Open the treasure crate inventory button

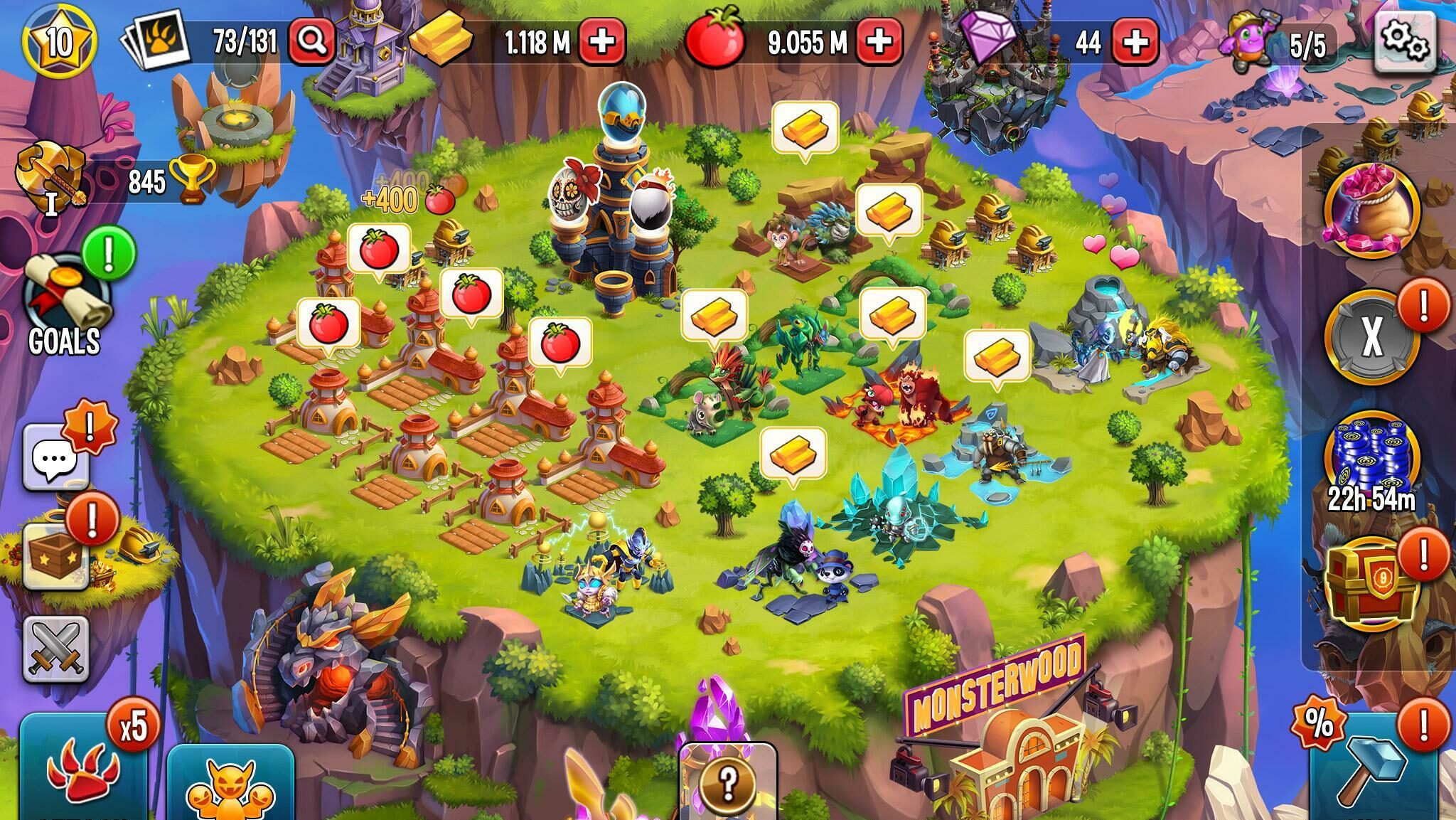(x=57, y=558)
